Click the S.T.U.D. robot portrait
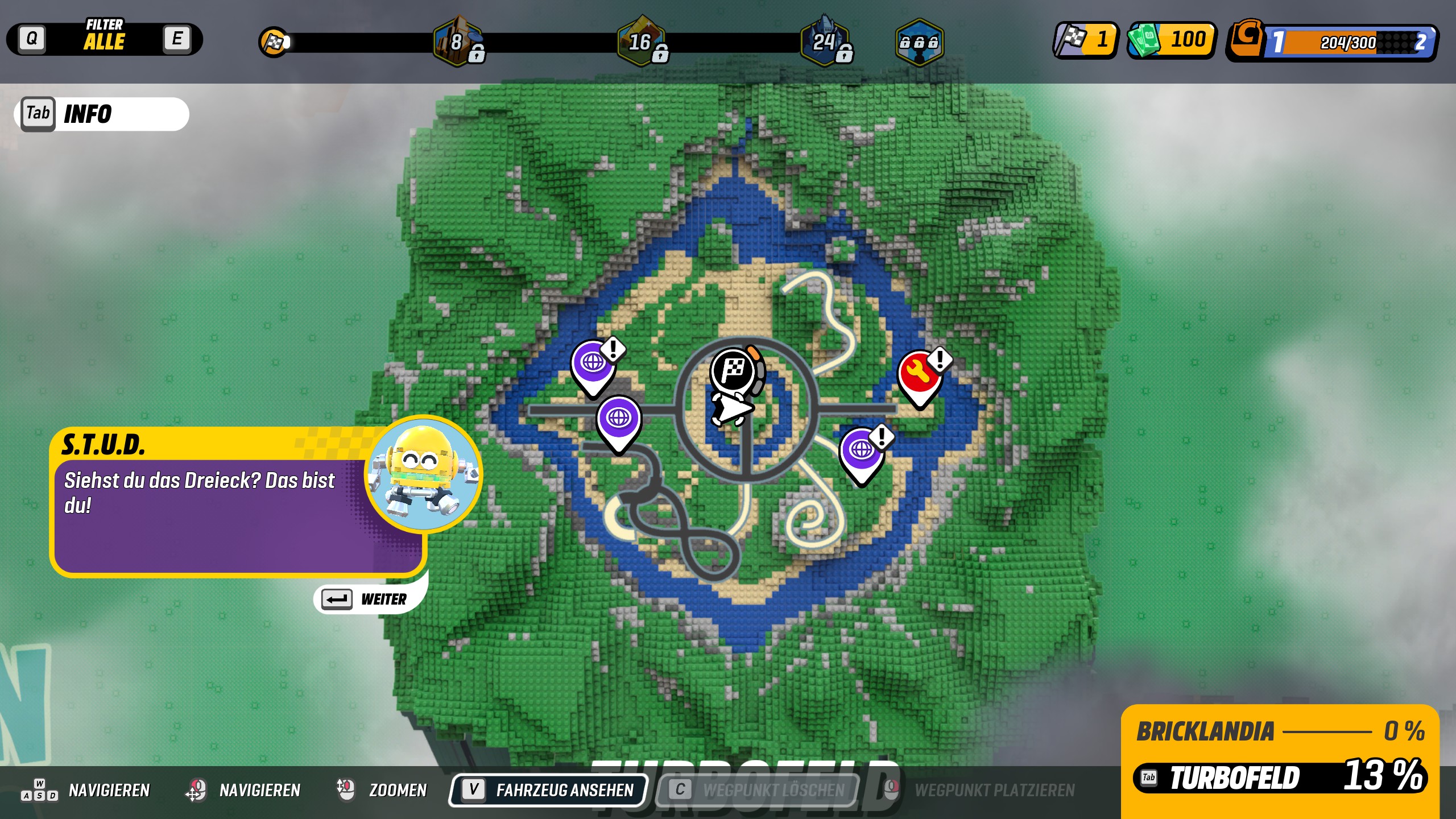1456x819 pixels. (x=423, y=474)
